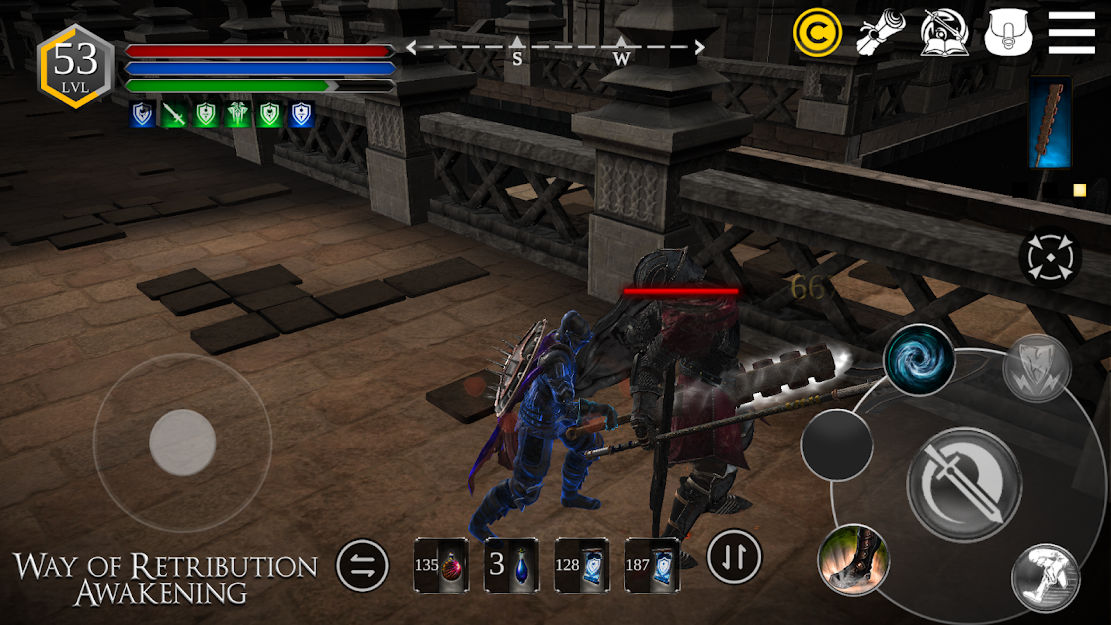Tap the virtual movement joystick
Screen dimensions: 1111x625
pos(183,442)
